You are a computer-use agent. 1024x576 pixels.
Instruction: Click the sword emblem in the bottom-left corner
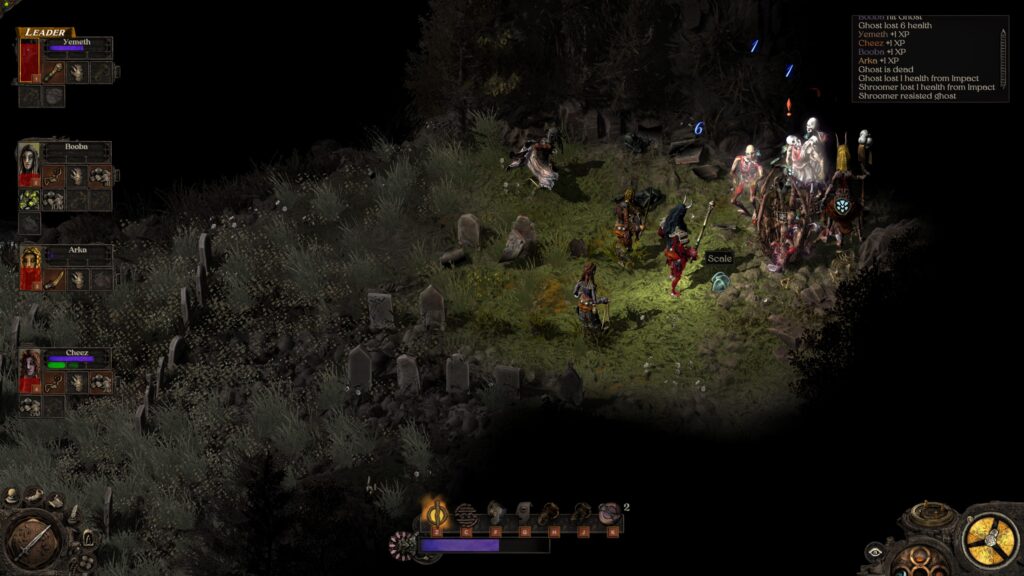pos(34,541)
